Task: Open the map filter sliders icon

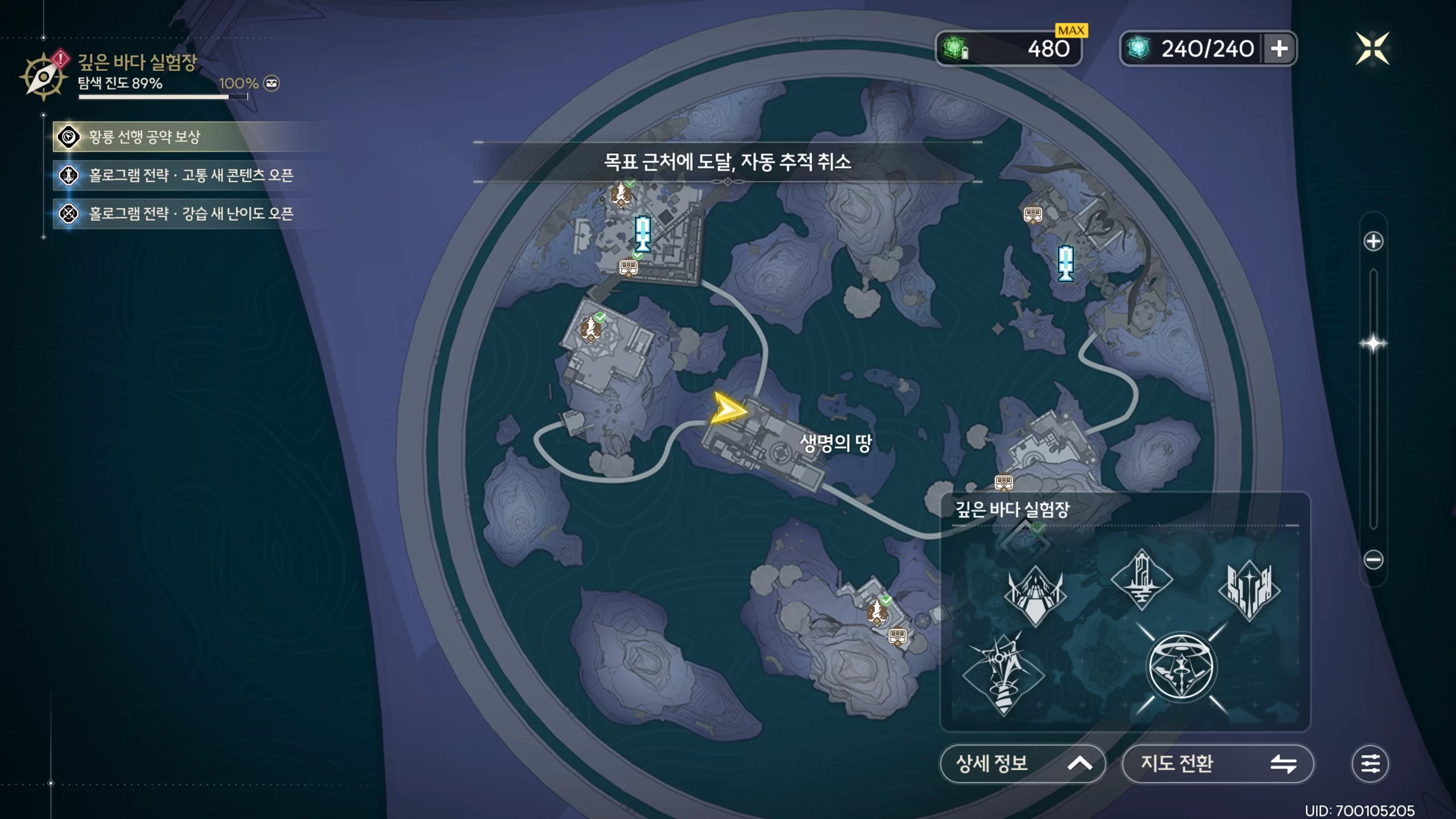Action: pyautogui.click(x=1370, y=763)
